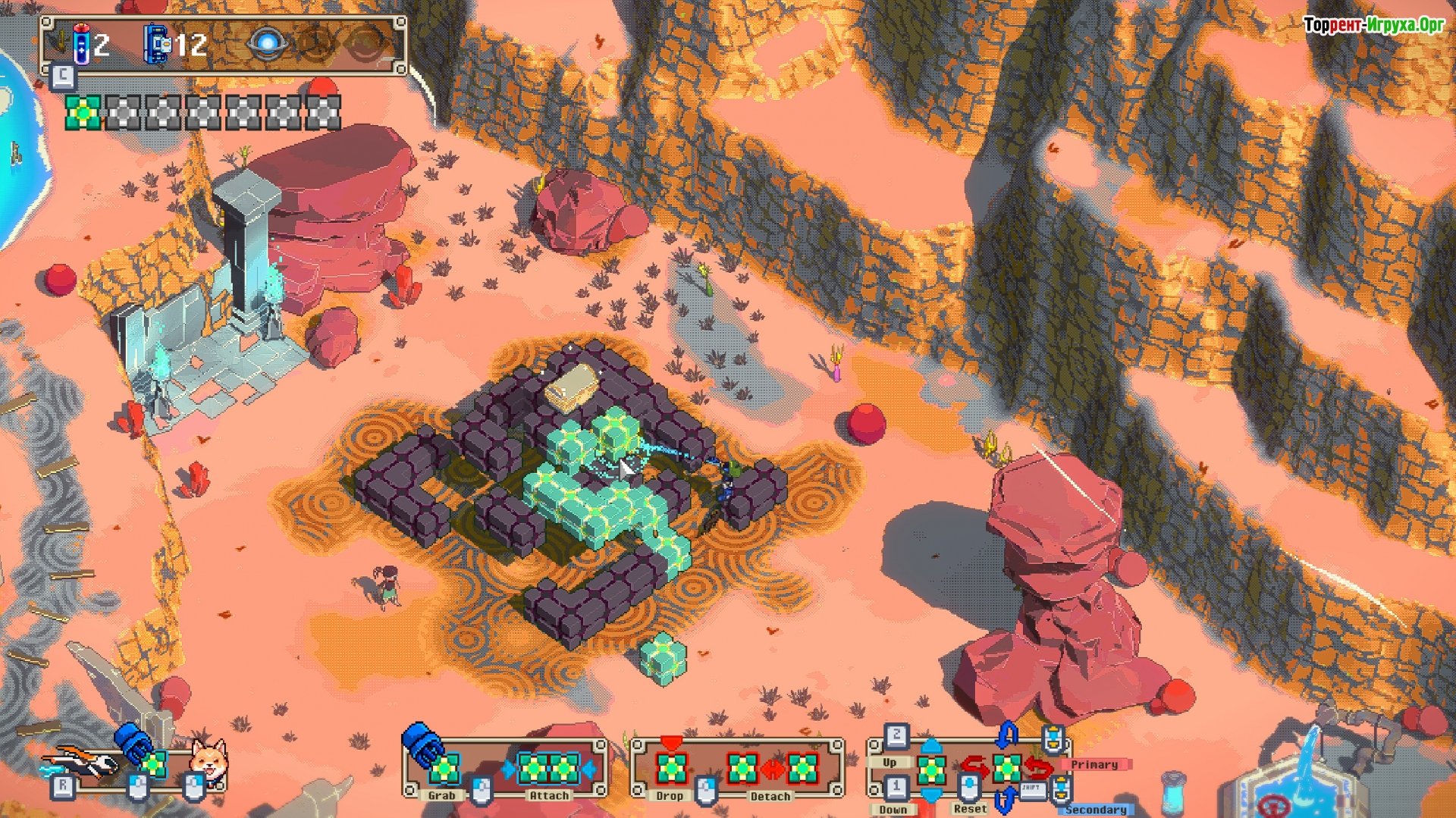
Task: Click the battery icon in the top bar
Action: pyautogui.click(x=81, y=44)
